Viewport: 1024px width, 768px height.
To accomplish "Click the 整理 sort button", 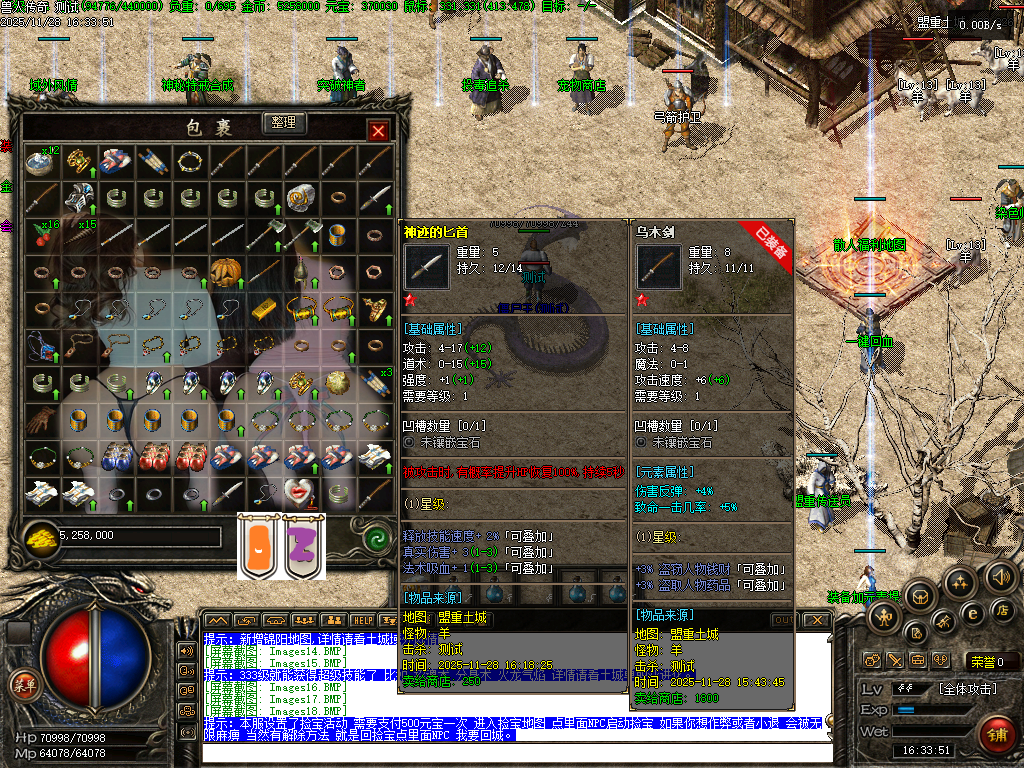I will pyautogui.click(x=284, y=122).
